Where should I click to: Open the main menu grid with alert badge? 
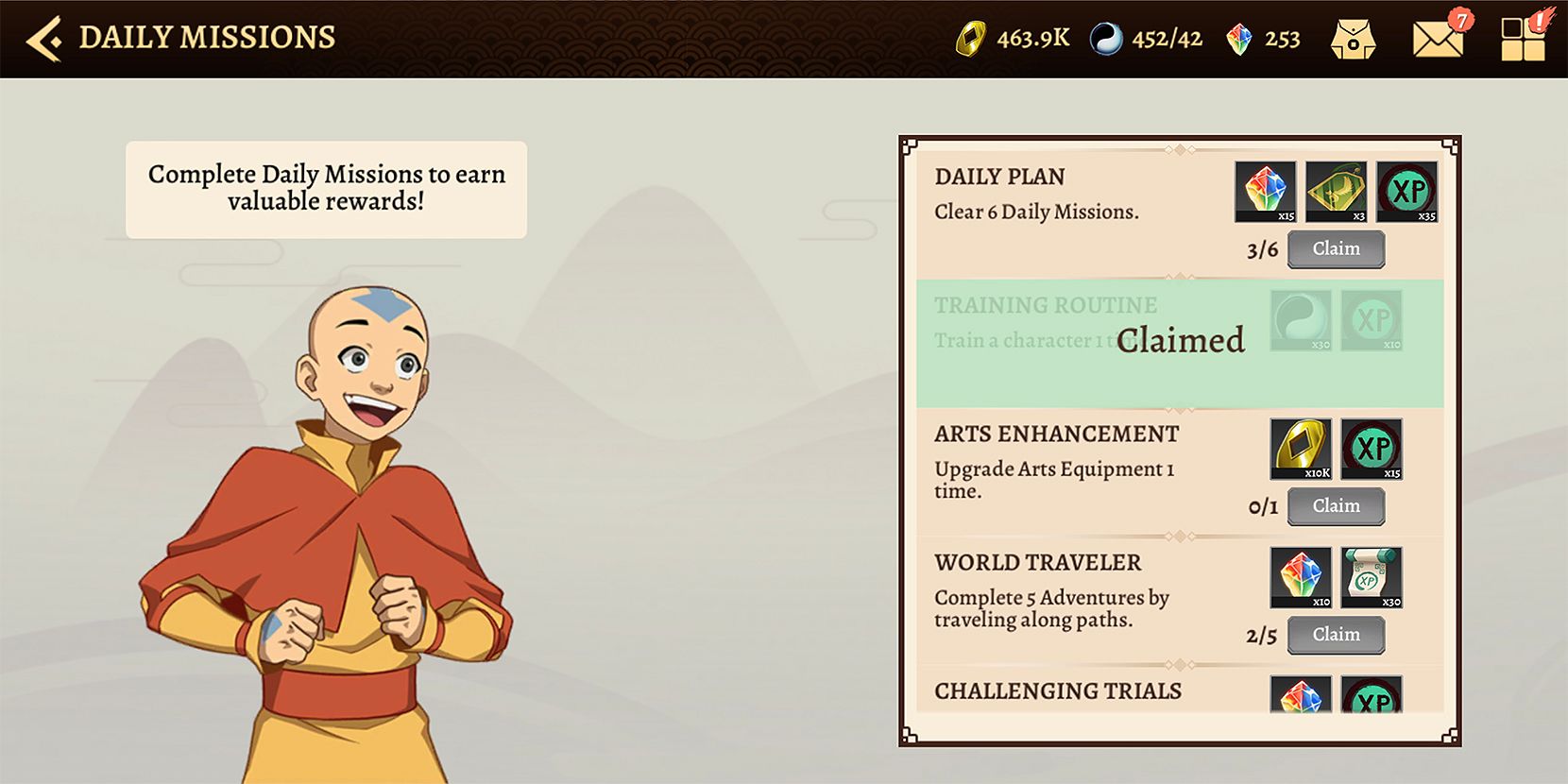1523,38
